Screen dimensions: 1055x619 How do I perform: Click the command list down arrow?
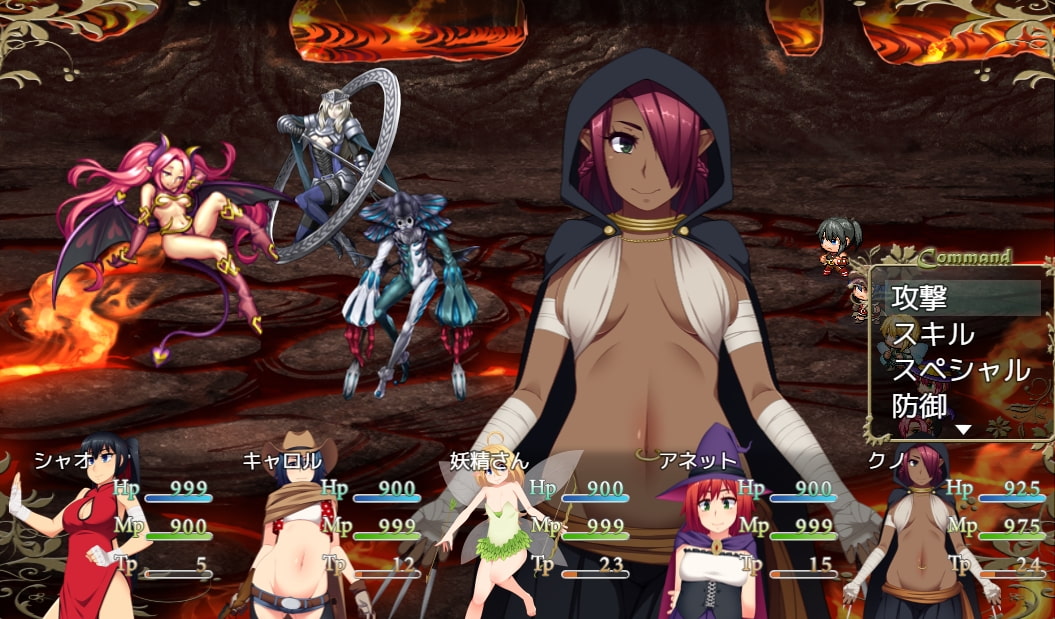963,430
